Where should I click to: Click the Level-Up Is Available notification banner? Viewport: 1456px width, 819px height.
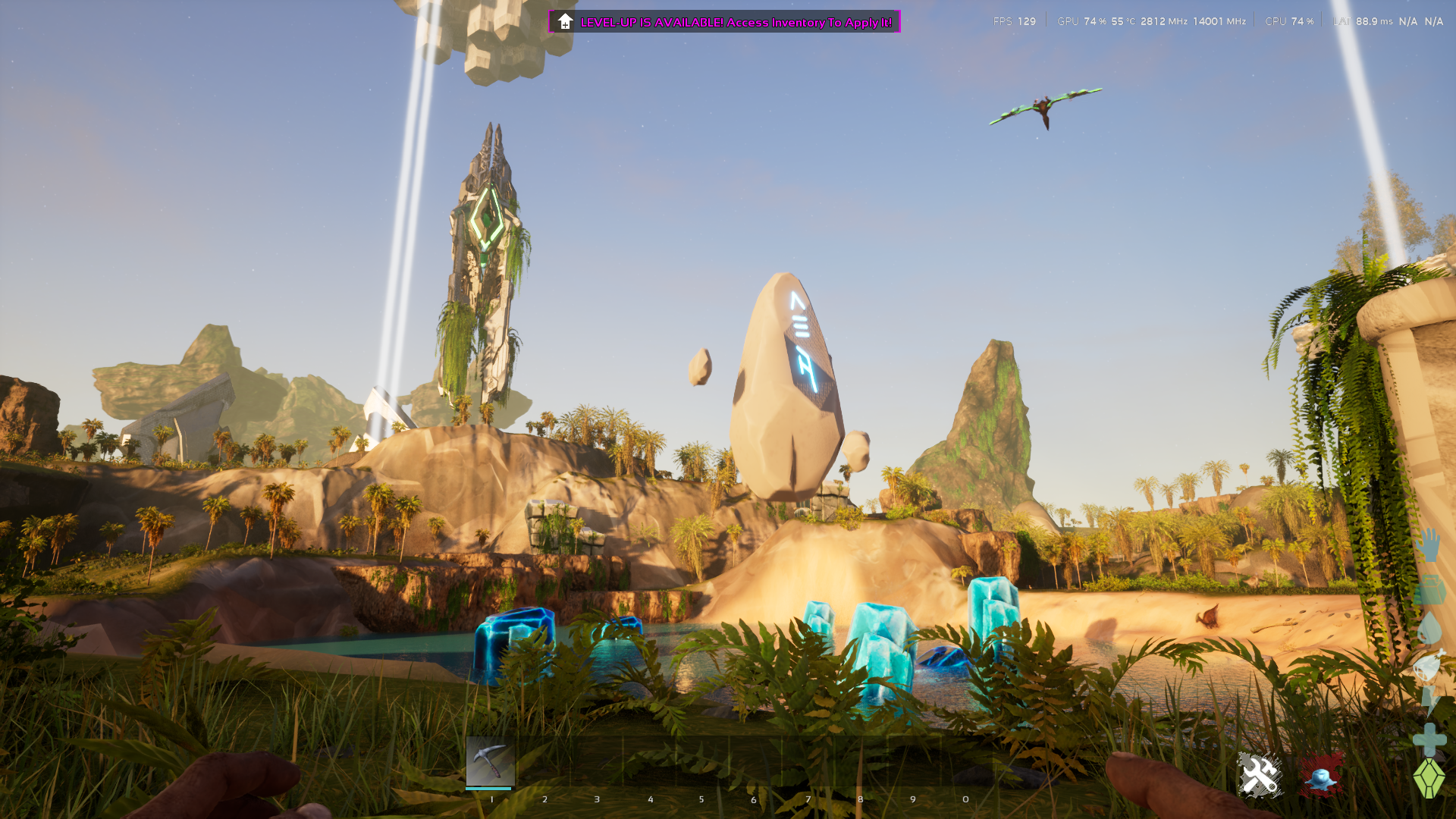pyautogui.click(x=724, y=22)
